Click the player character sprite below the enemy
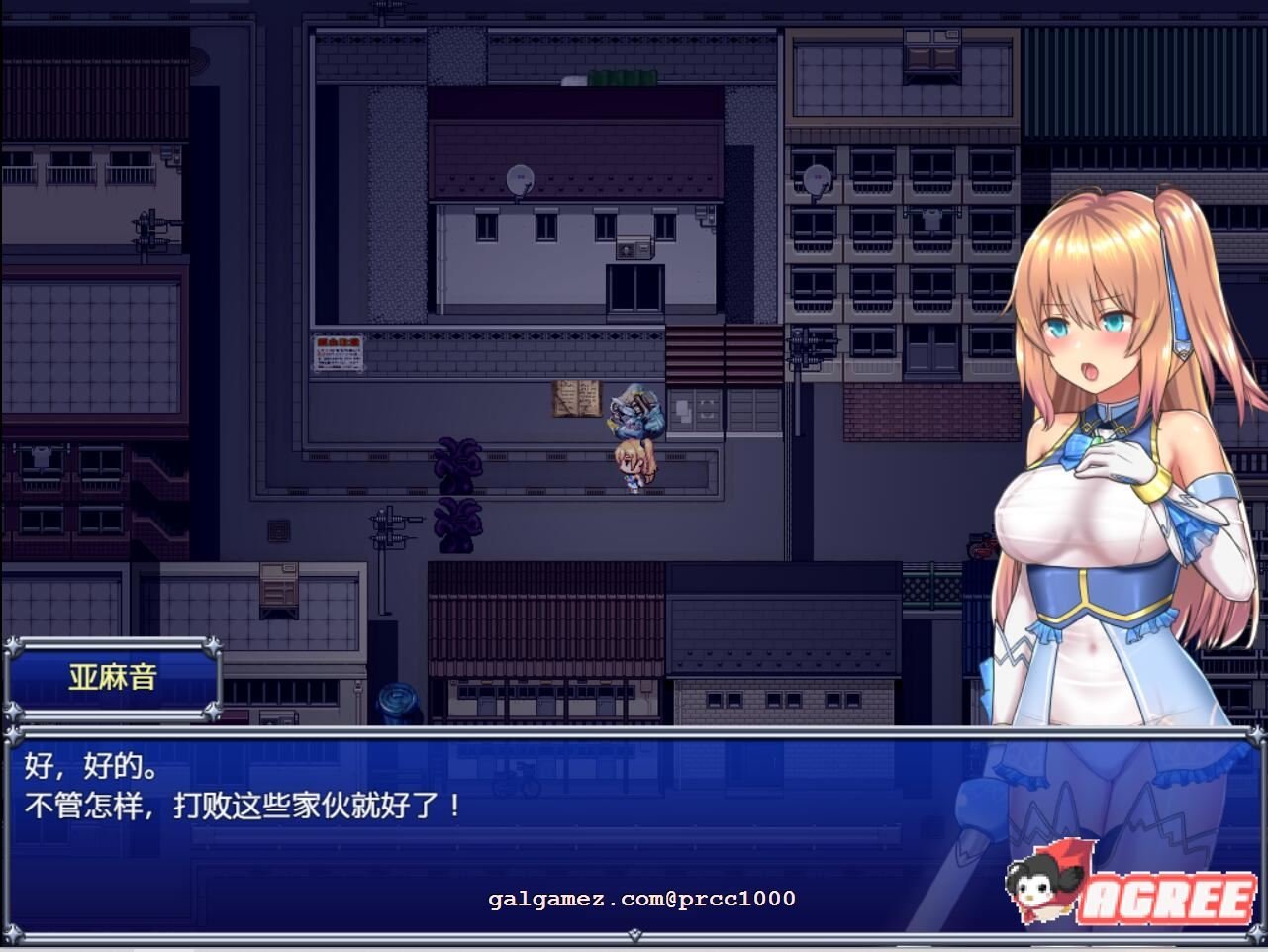 coord(634,465)
